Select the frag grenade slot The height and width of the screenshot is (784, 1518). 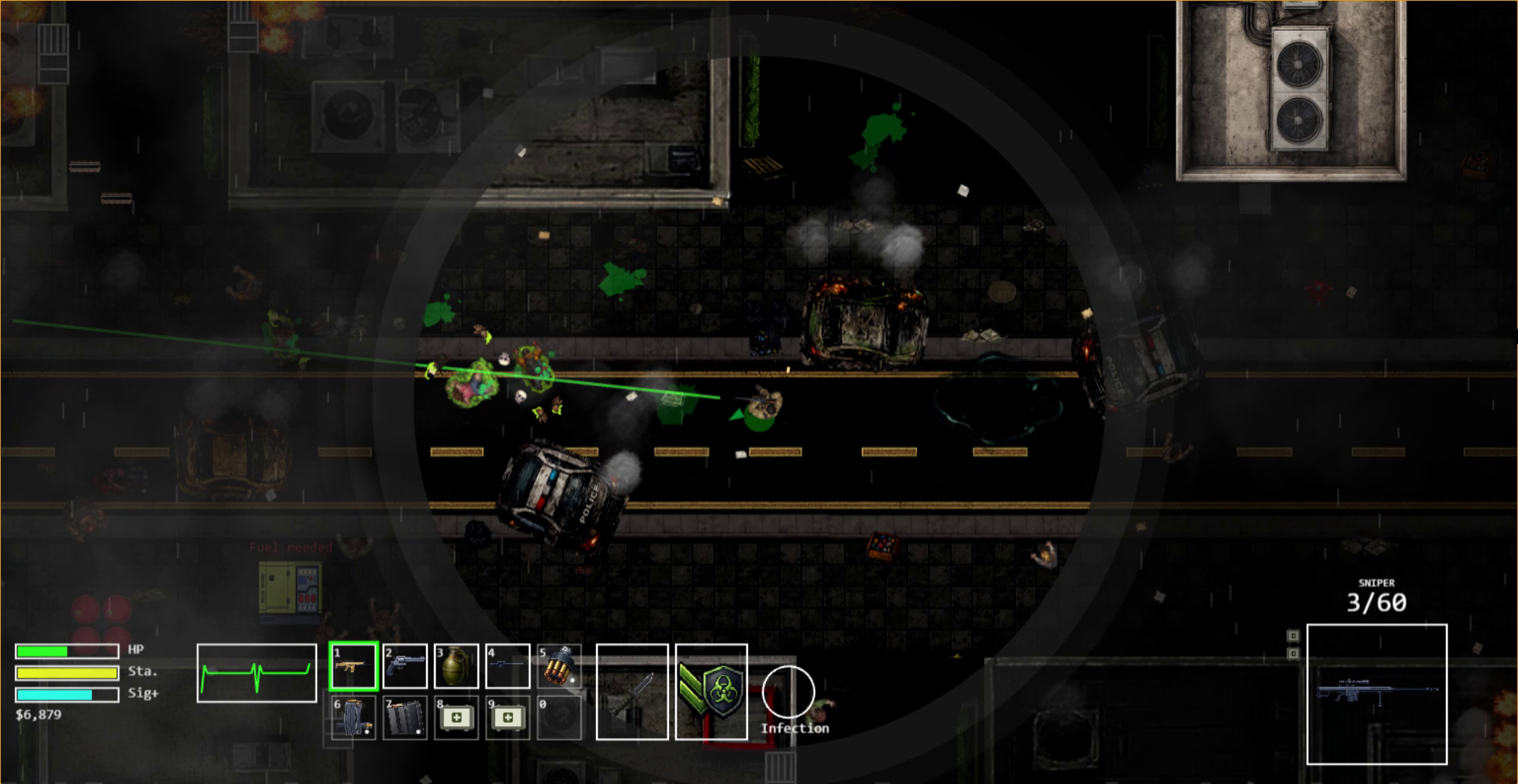(456, 666)
